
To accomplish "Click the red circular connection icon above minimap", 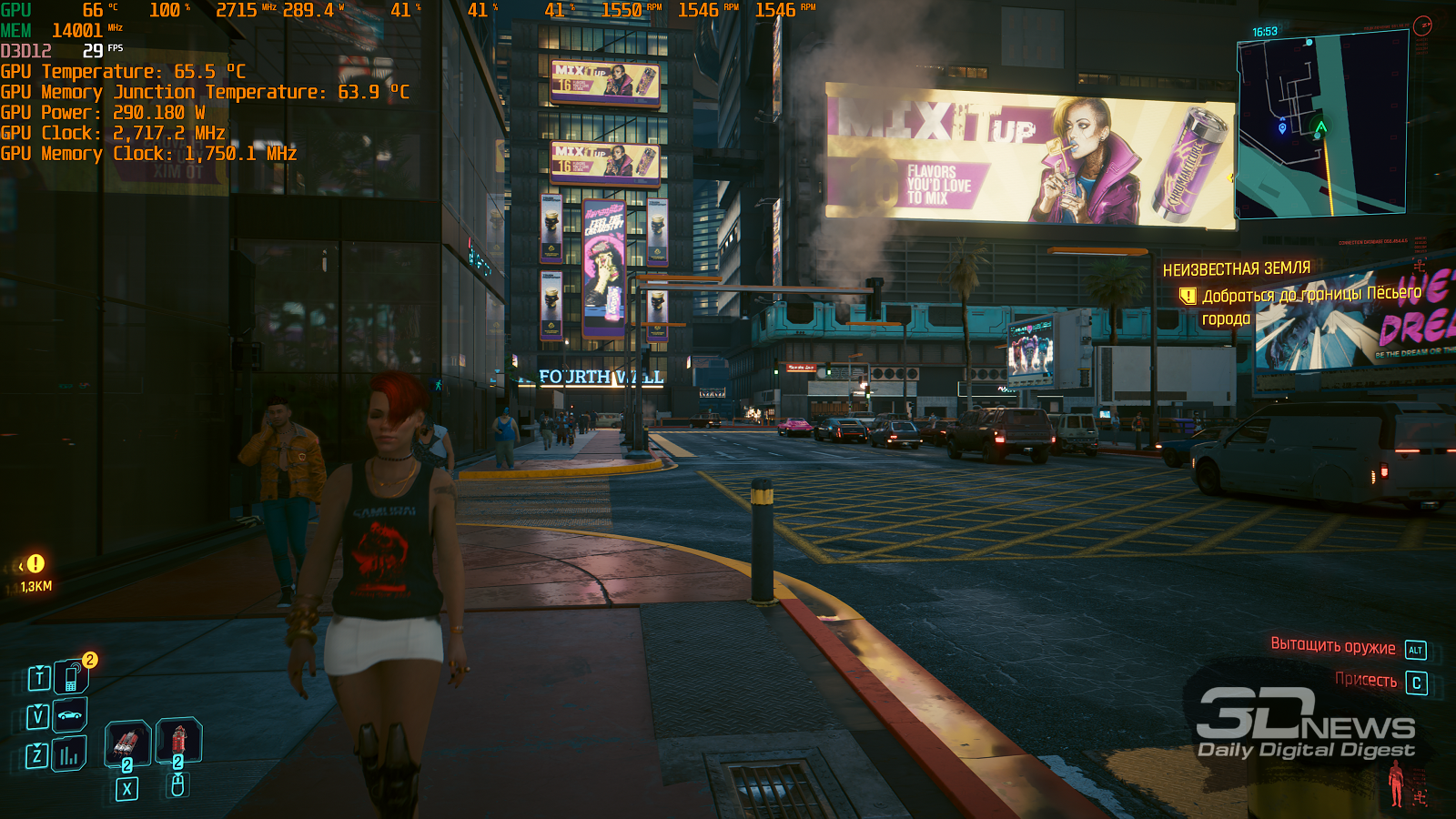I will pos(1423,25).
